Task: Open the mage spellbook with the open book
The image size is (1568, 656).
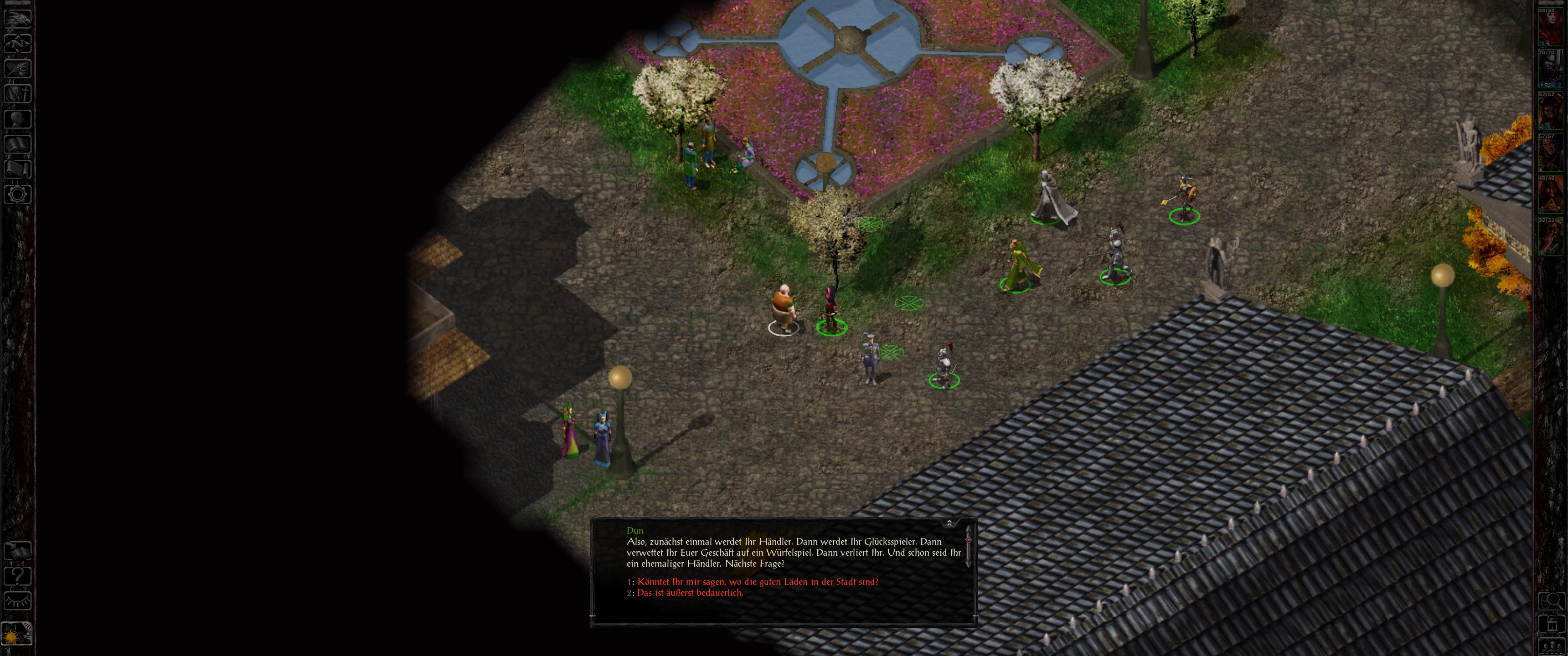Action: [17, 144]
